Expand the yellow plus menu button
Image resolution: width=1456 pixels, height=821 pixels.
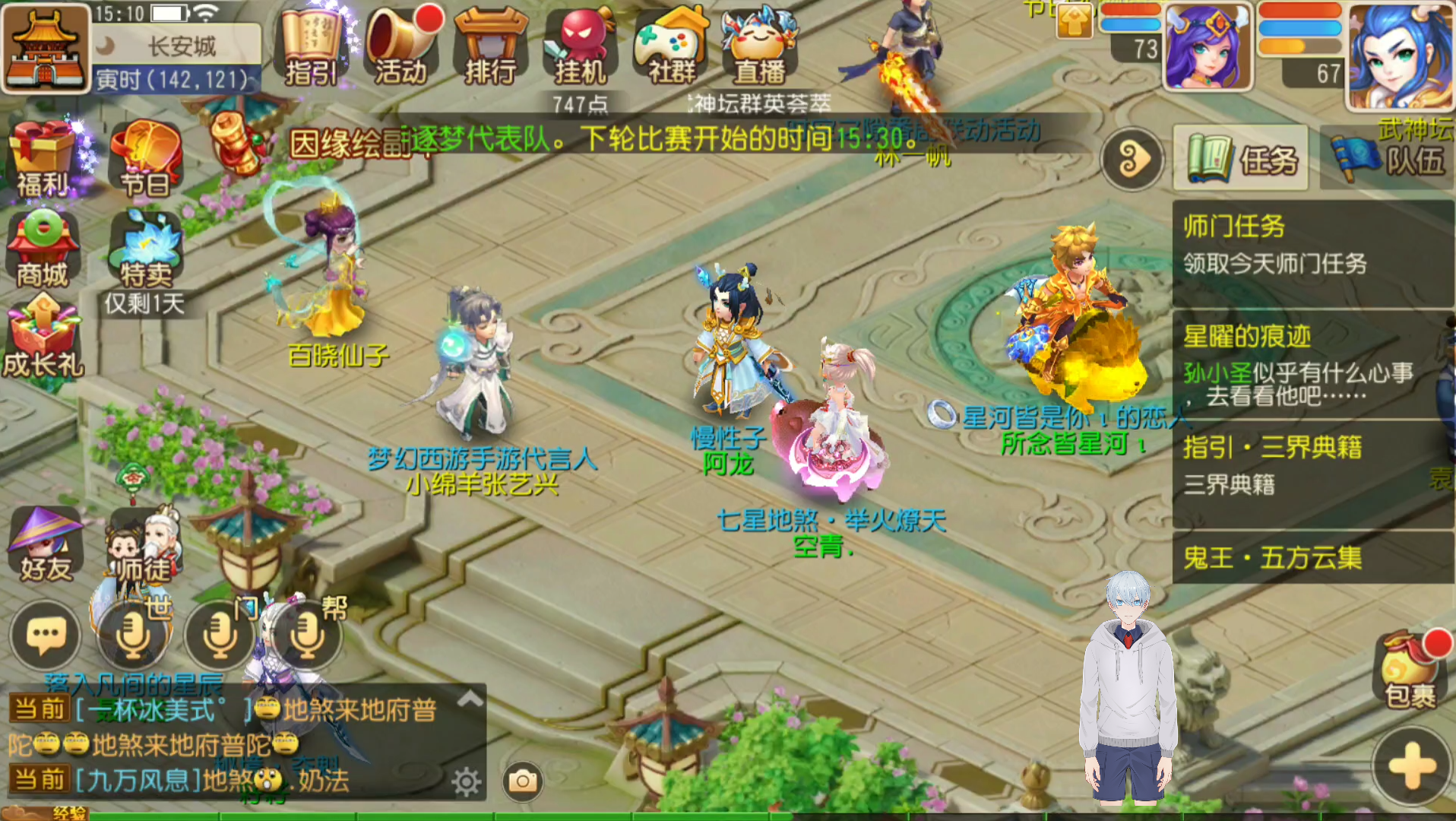tap(1412, 766)
